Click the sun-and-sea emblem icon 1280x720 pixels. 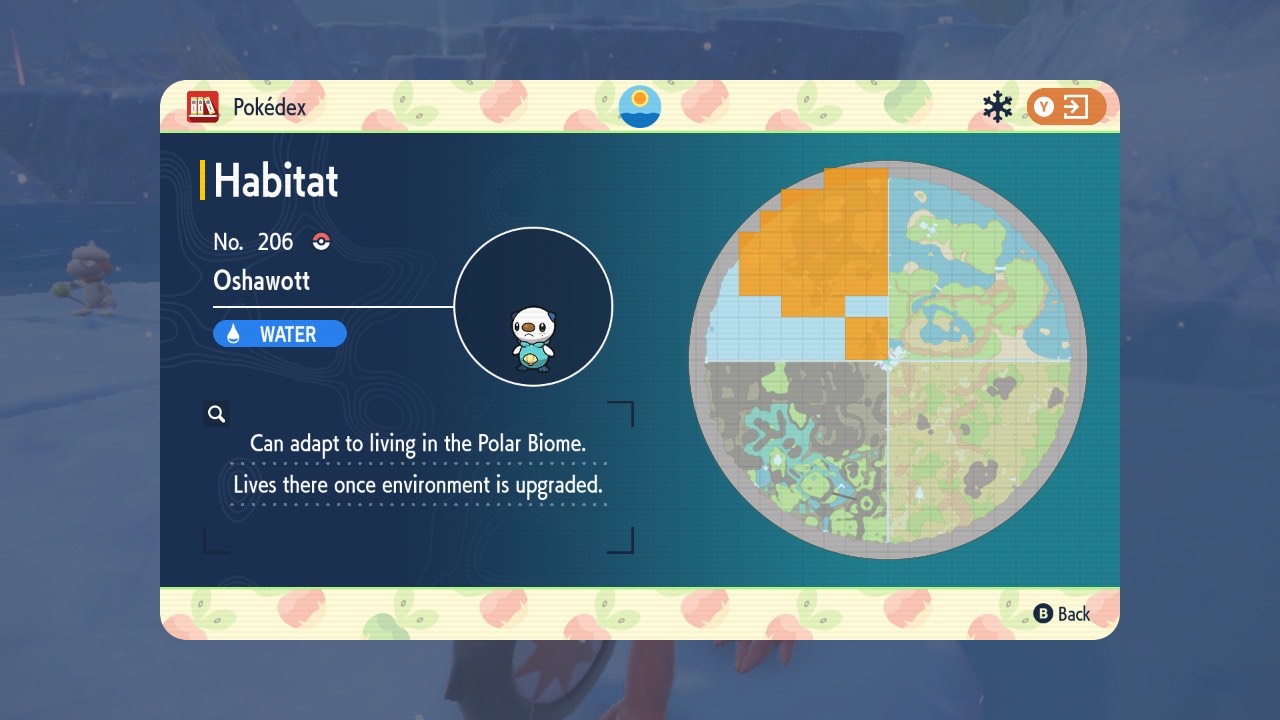[640, 106]
